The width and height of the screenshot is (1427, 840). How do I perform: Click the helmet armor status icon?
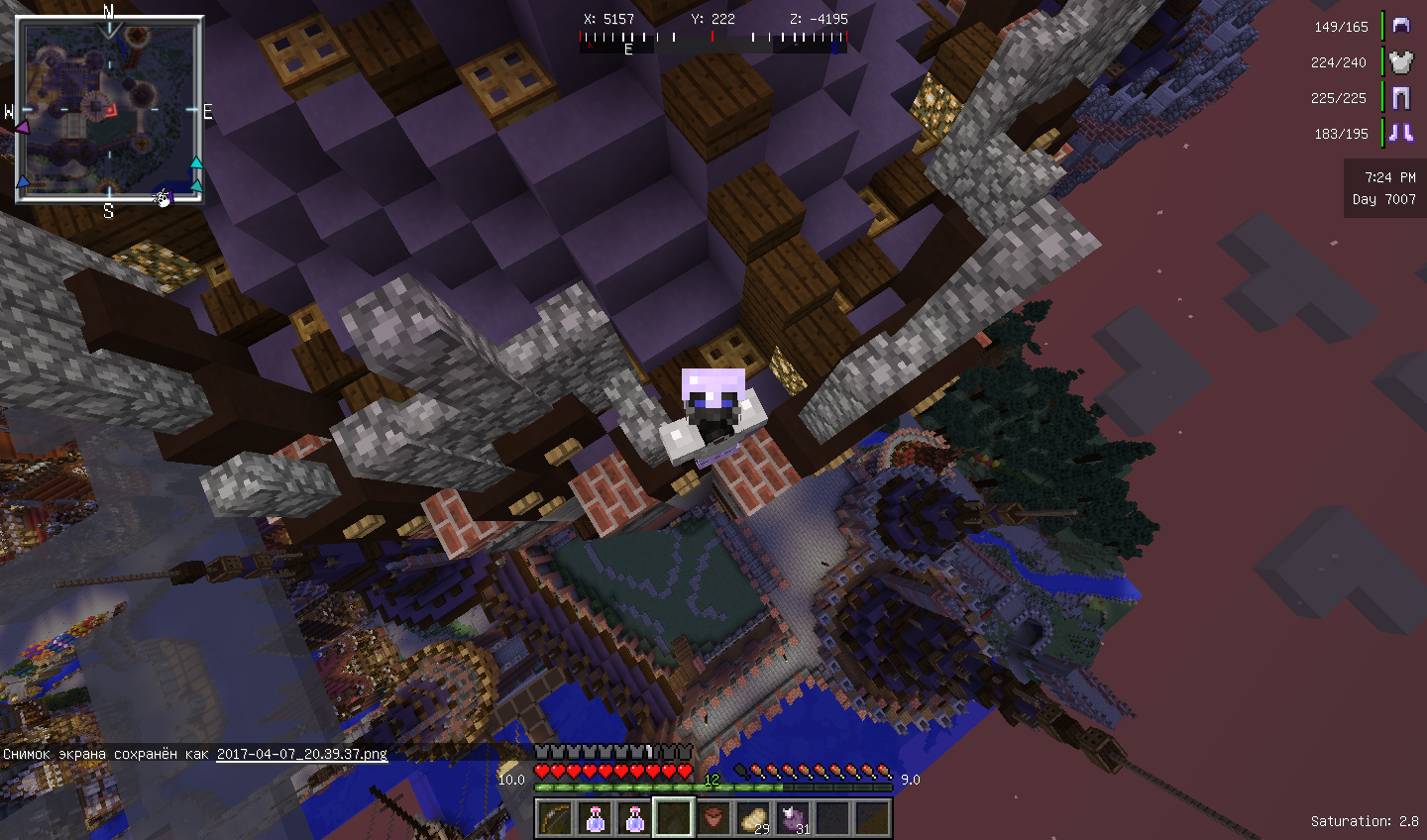click(1400, 26)
